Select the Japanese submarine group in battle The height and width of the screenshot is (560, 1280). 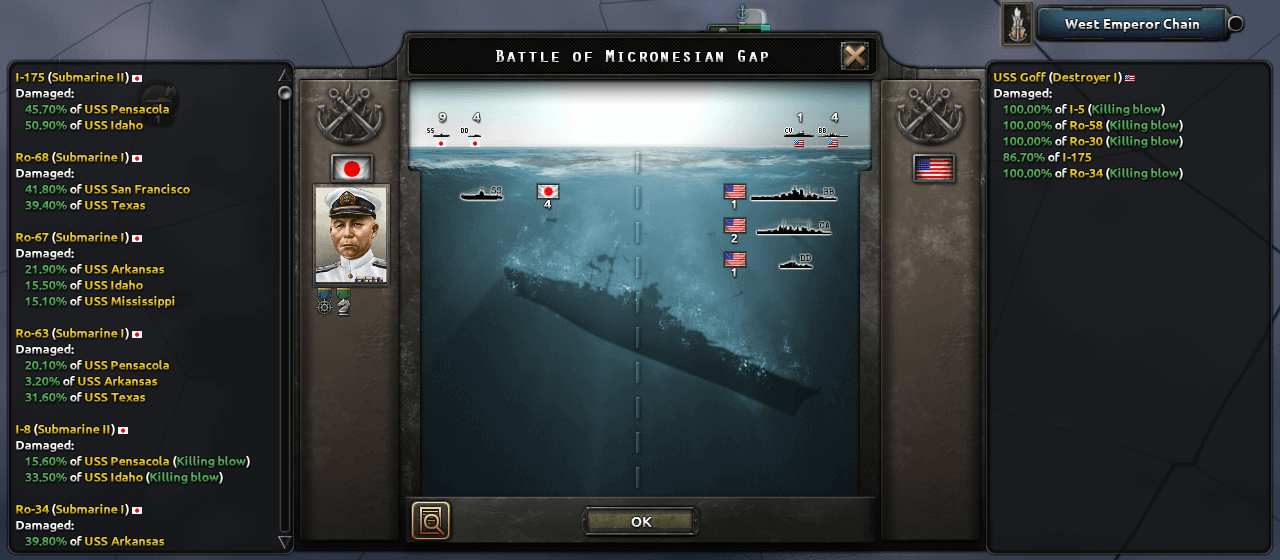click(x=481, y=193)
